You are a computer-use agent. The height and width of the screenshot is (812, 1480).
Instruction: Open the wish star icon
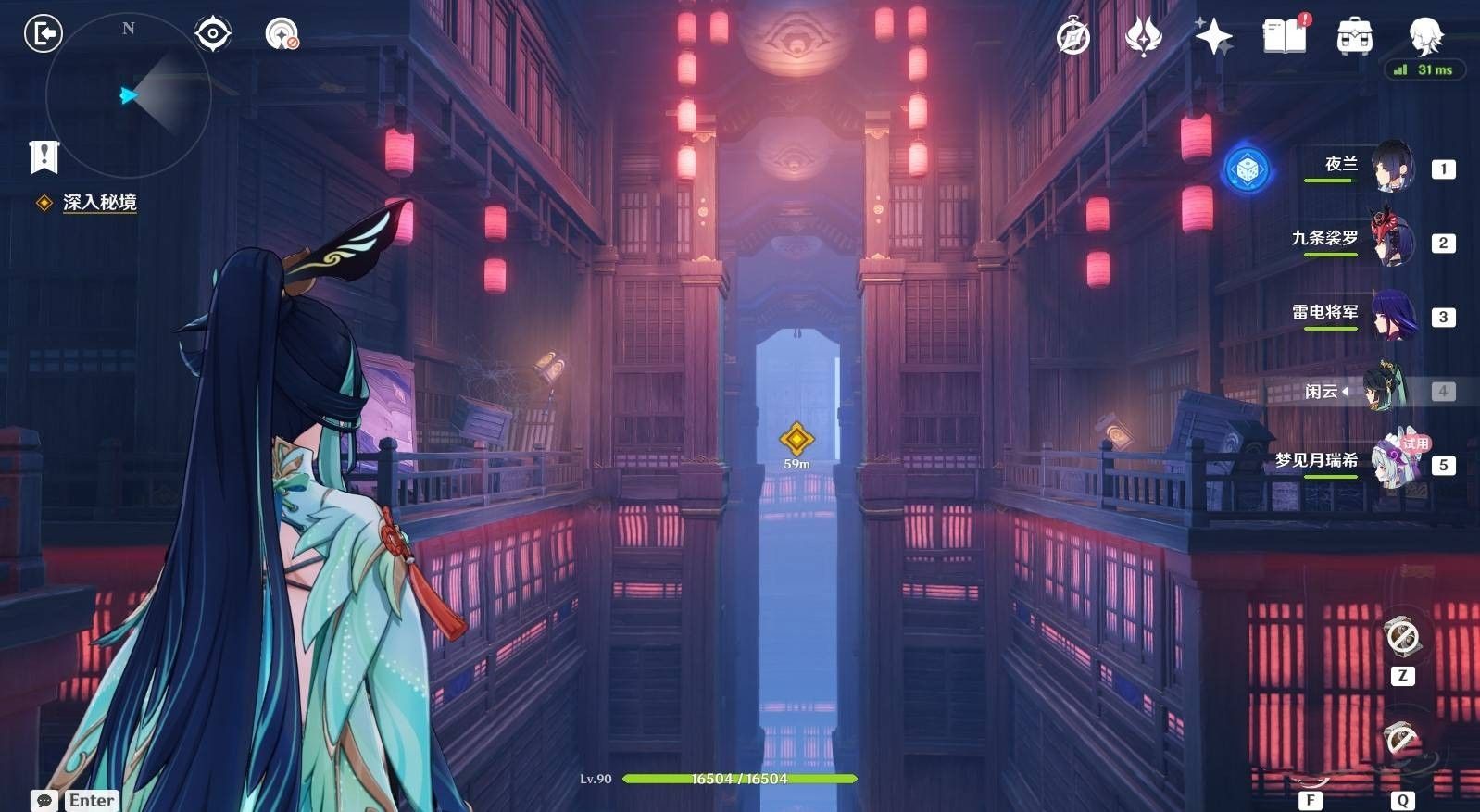1213,37
